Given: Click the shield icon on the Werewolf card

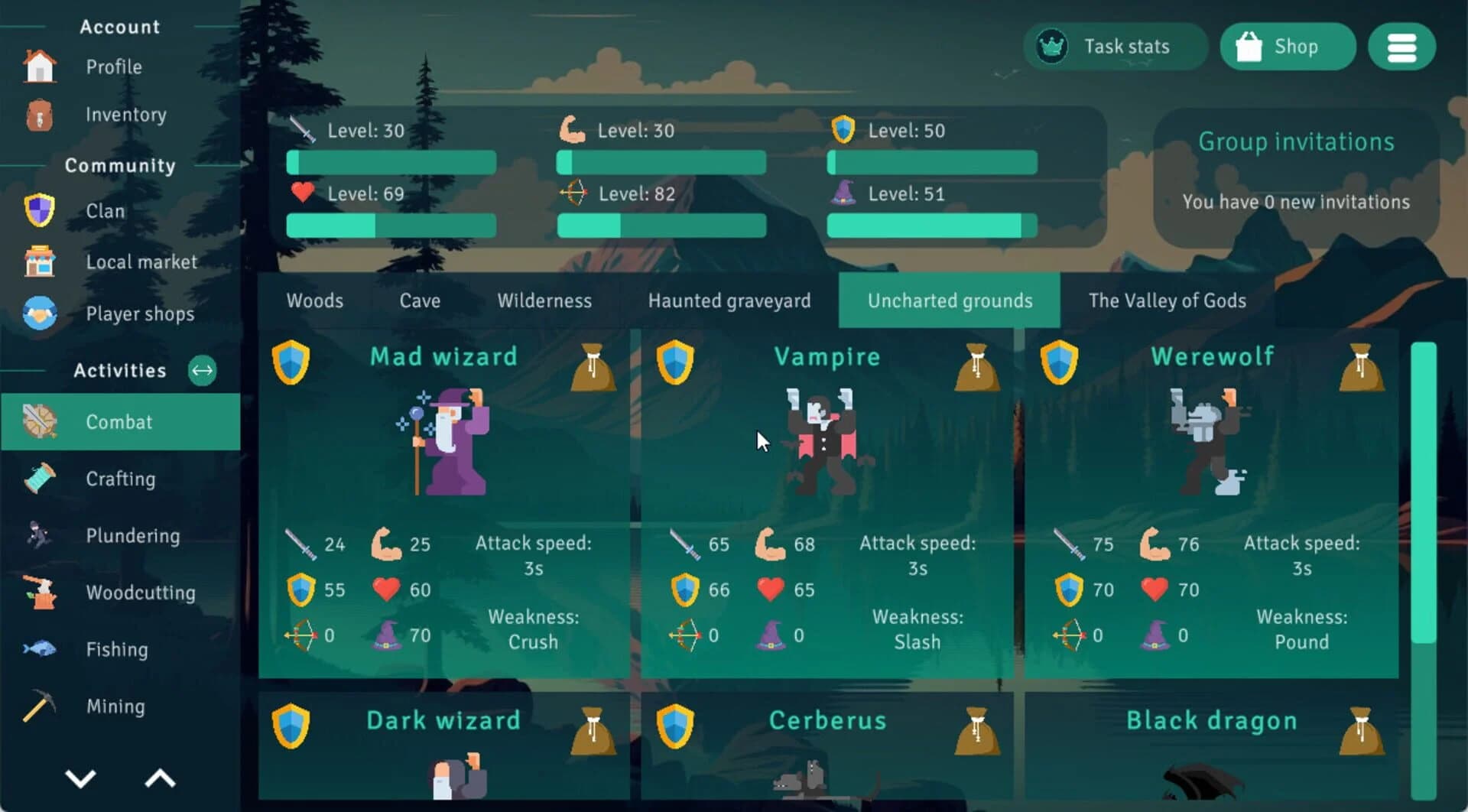Looking at the screenshot, I should pos(1059,363).
